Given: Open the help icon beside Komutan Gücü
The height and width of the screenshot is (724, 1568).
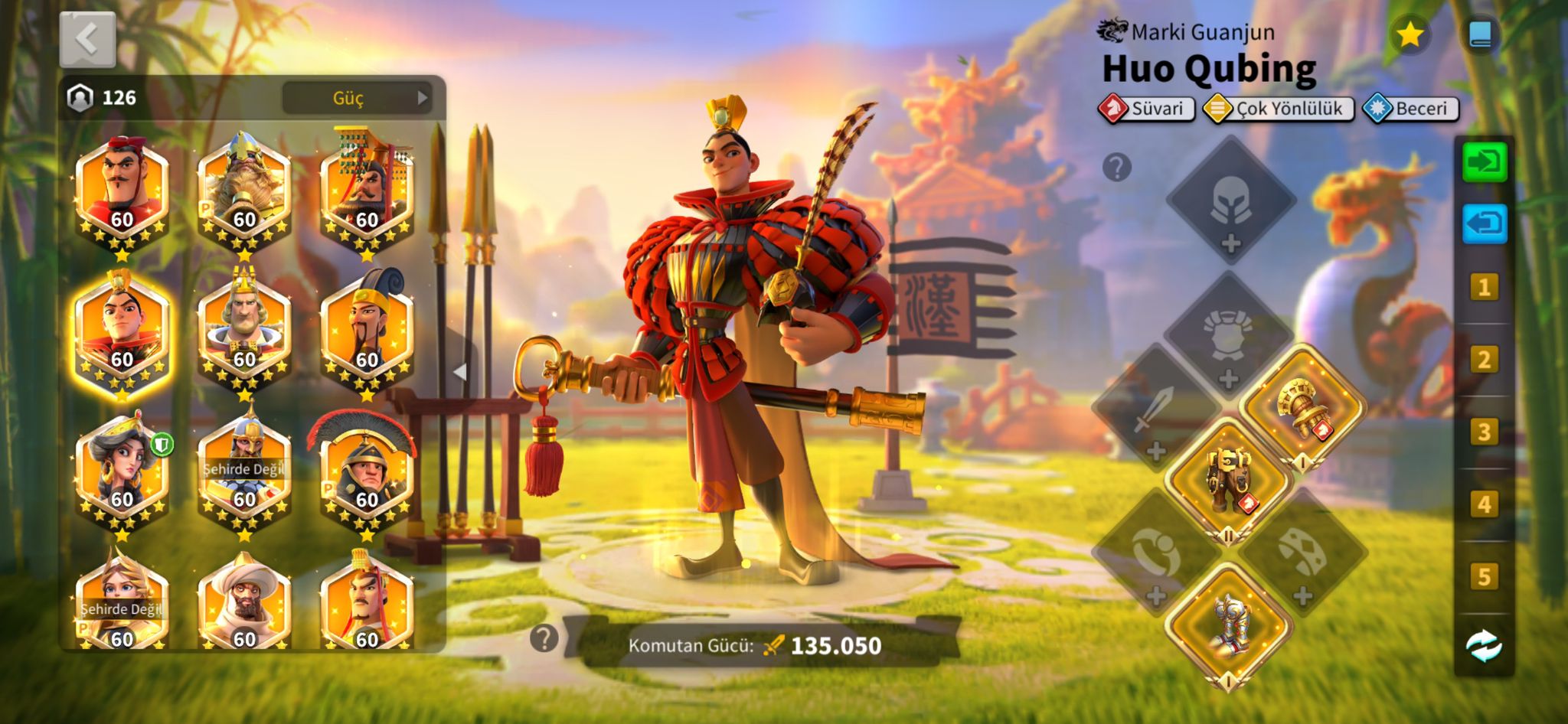Looking at the screenshot, I should tap(544, 638).
